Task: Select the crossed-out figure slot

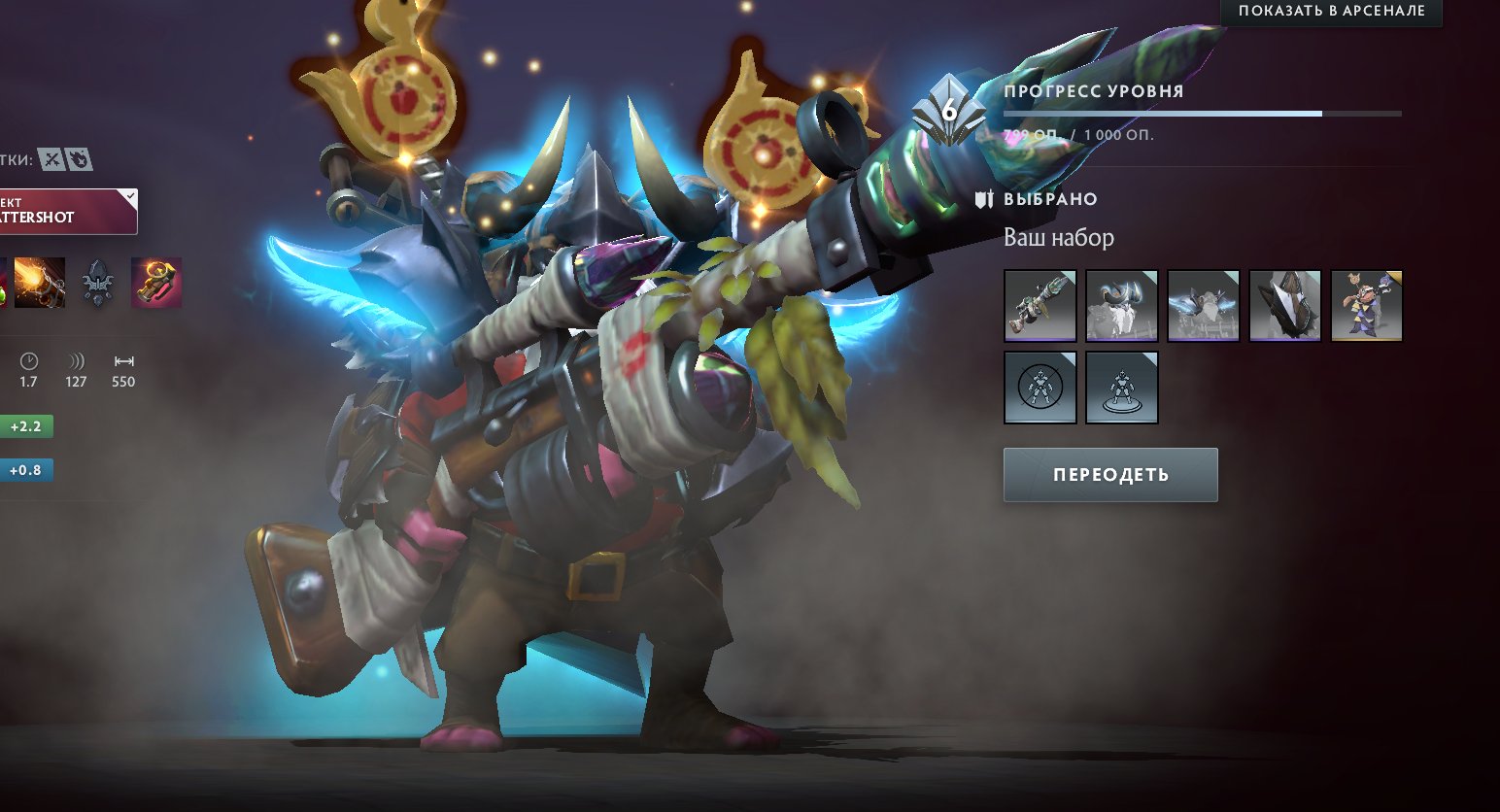Action: (x=1040, y=388)
